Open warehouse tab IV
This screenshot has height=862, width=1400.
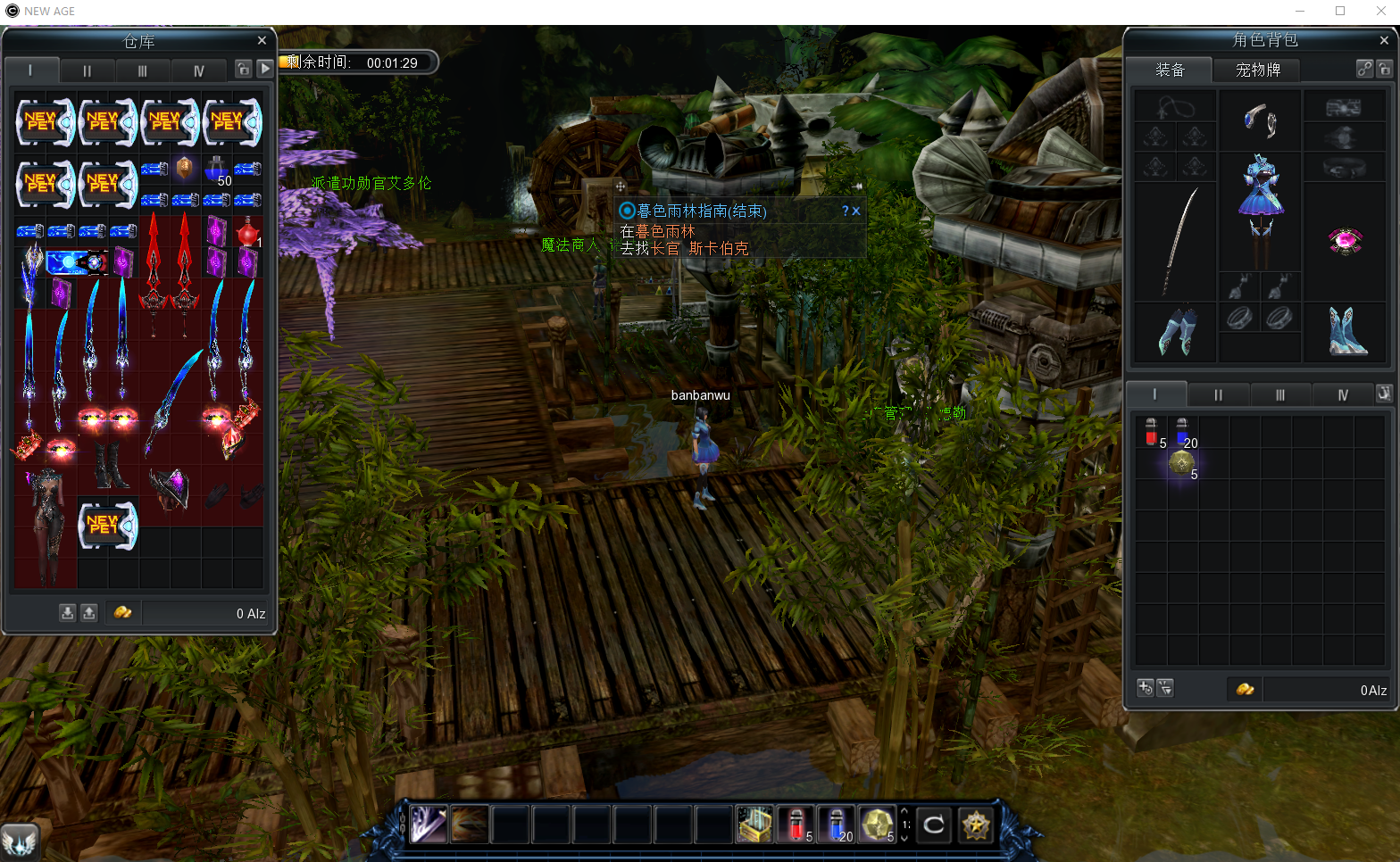tap(198, 70)
